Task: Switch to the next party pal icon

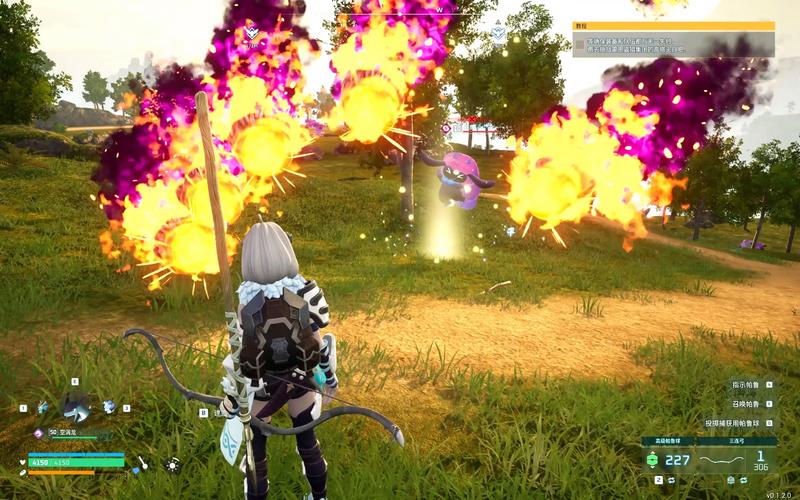Action: point(109,407)
